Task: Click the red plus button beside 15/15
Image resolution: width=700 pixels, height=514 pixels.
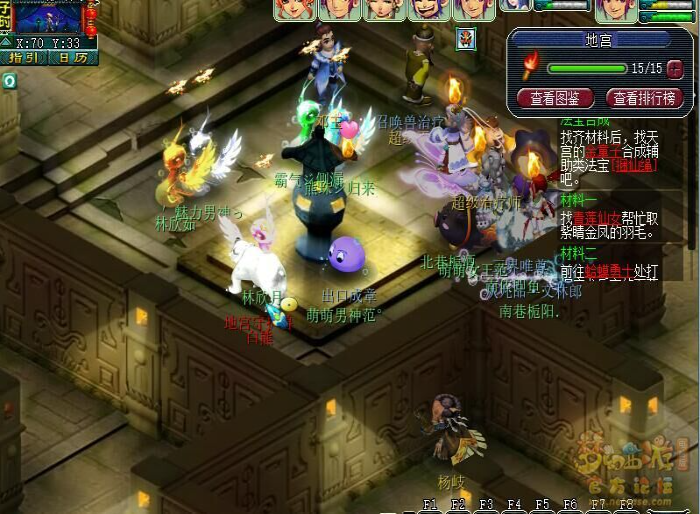Action: [675, 69]
